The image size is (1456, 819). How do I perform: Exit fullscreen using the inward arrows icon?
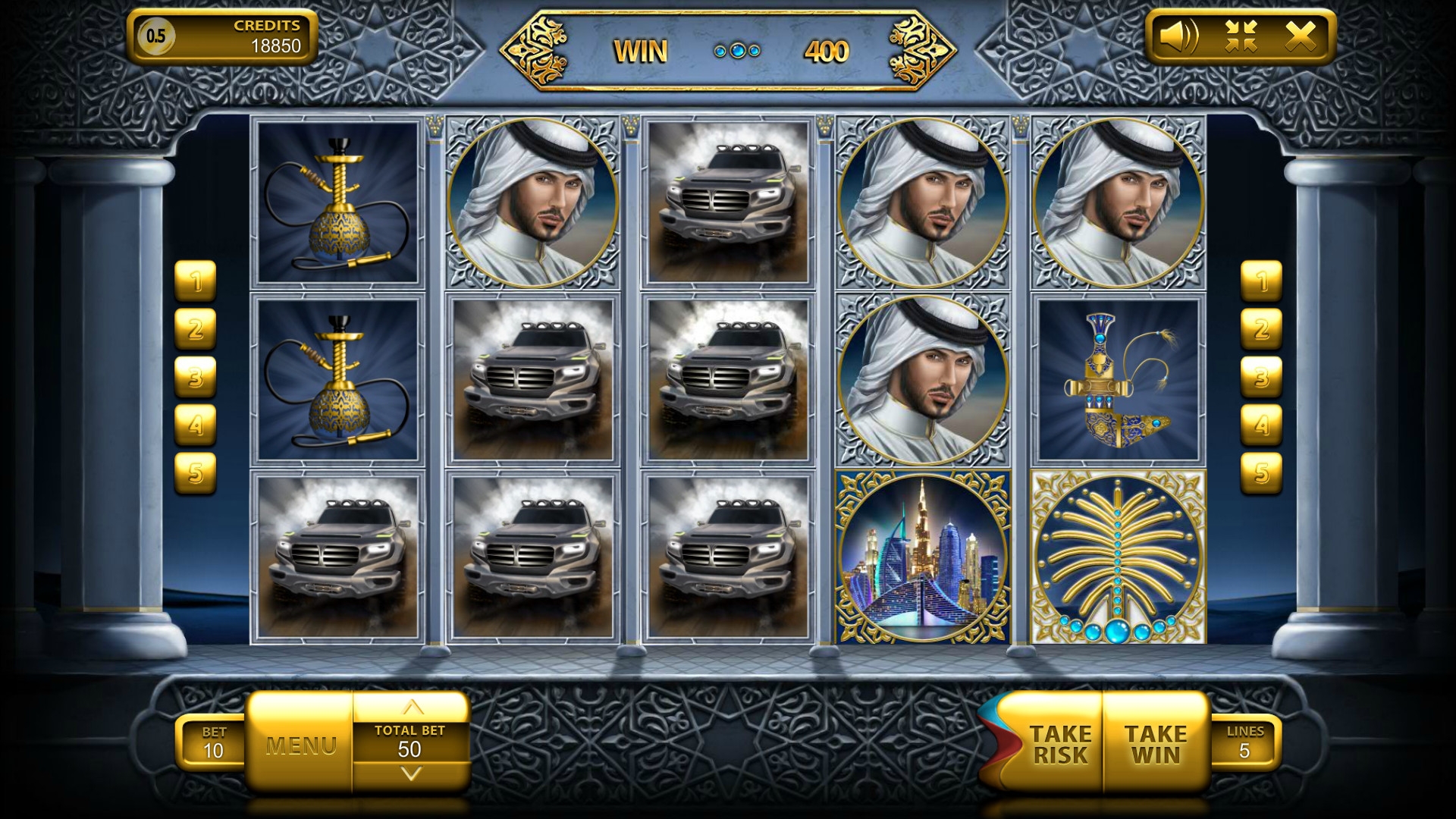(1241, 36)
